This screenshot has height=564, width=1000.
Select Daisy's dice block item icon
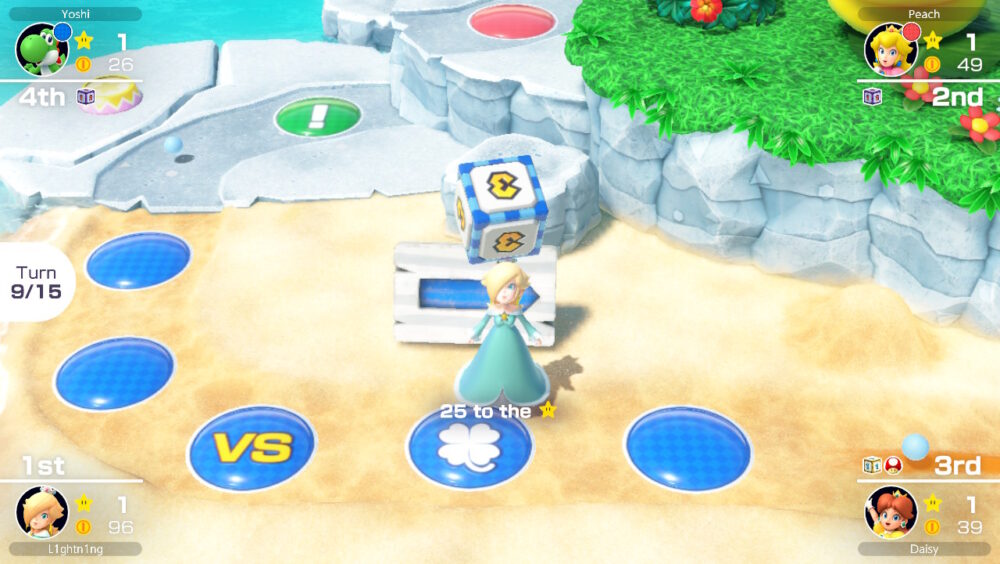872,465
